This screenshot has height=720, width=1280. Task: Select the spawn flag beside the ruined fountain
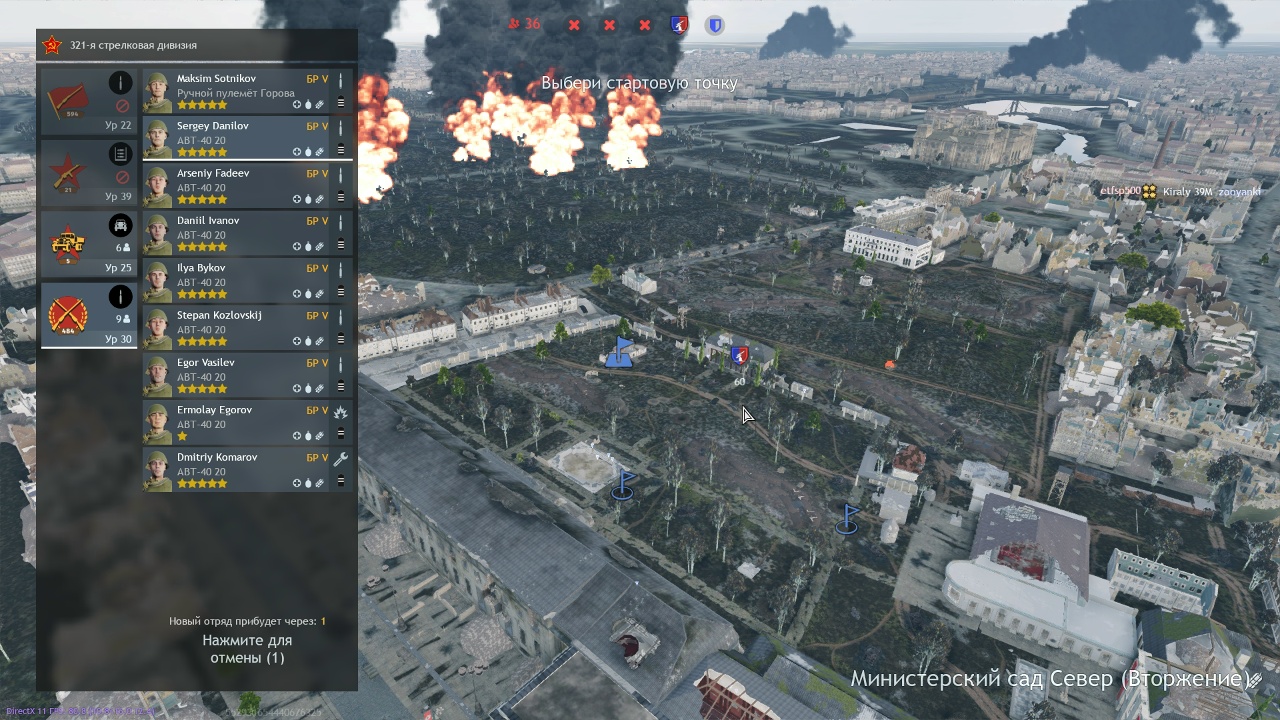click(x=624, y=485)
